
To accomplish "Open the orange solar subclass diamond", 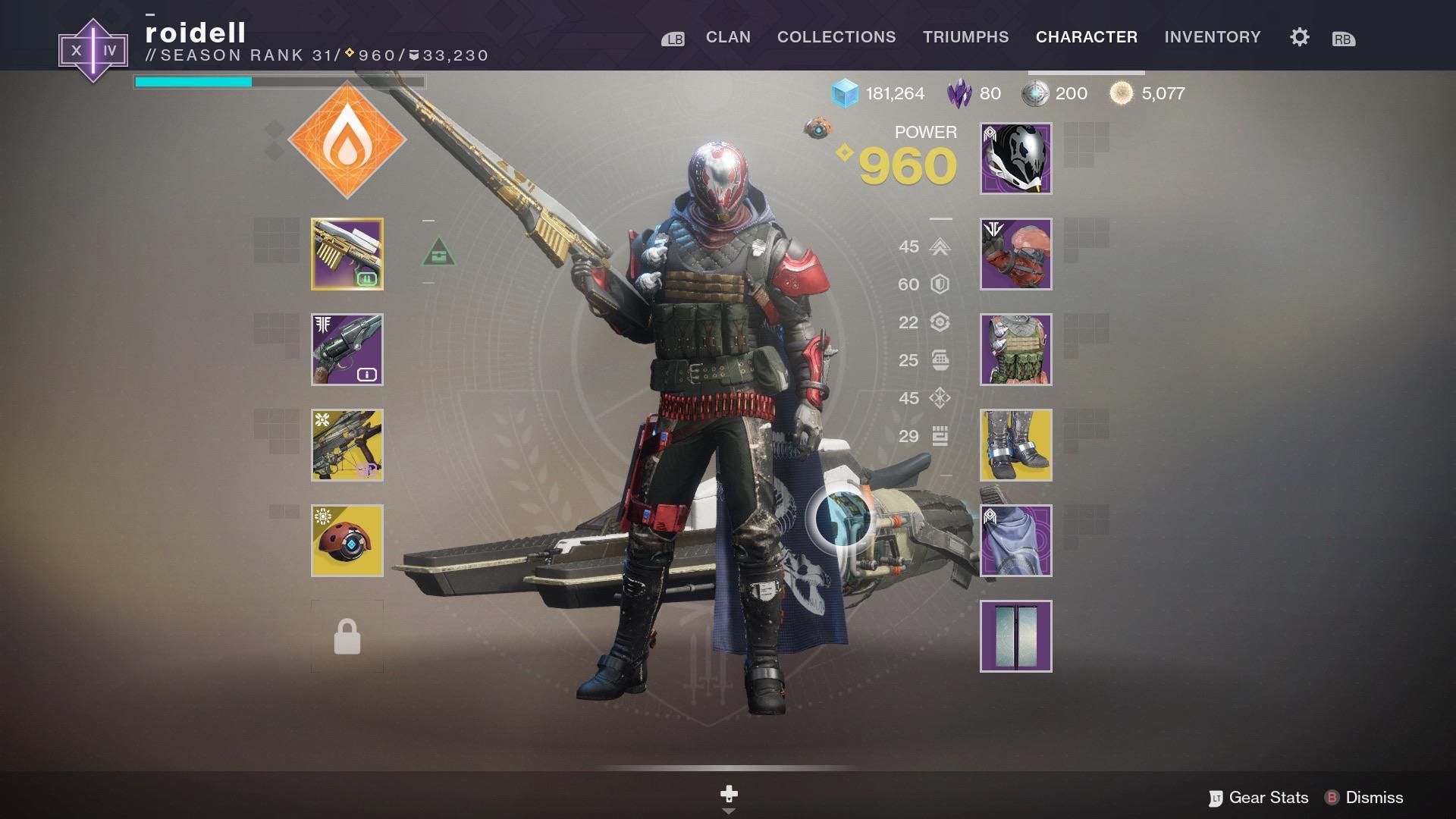I will 347,140.
